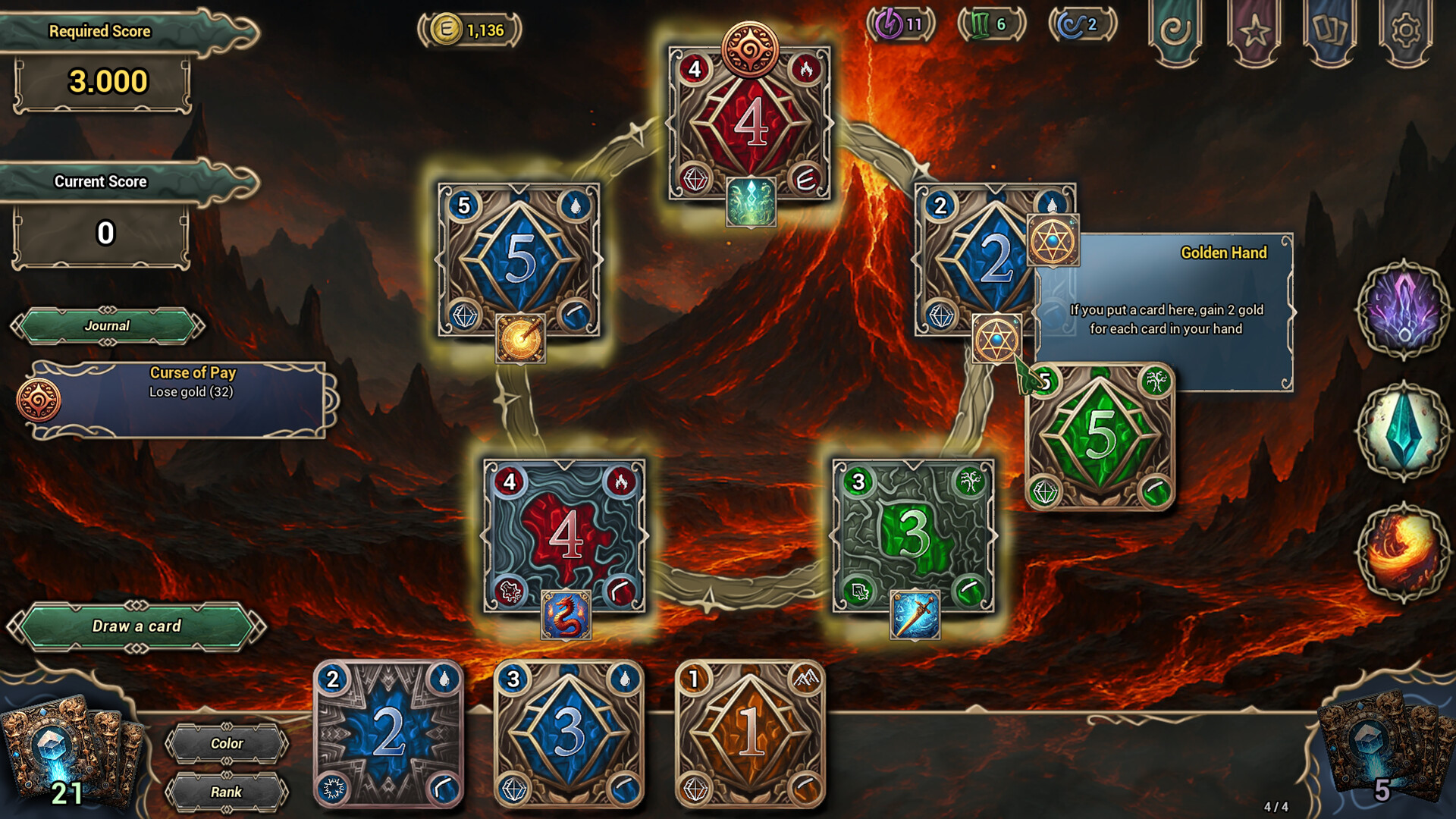The height and width of the screenshot is (819, 1456).
Task: Select the red 4 board slot at top
Action: coord(749,123)
